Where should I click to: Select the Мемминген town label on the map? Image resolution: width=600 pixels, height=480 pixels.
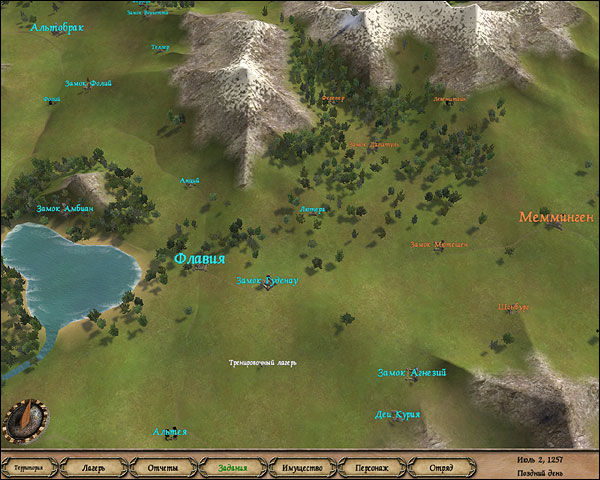click(x=557, y=217)
